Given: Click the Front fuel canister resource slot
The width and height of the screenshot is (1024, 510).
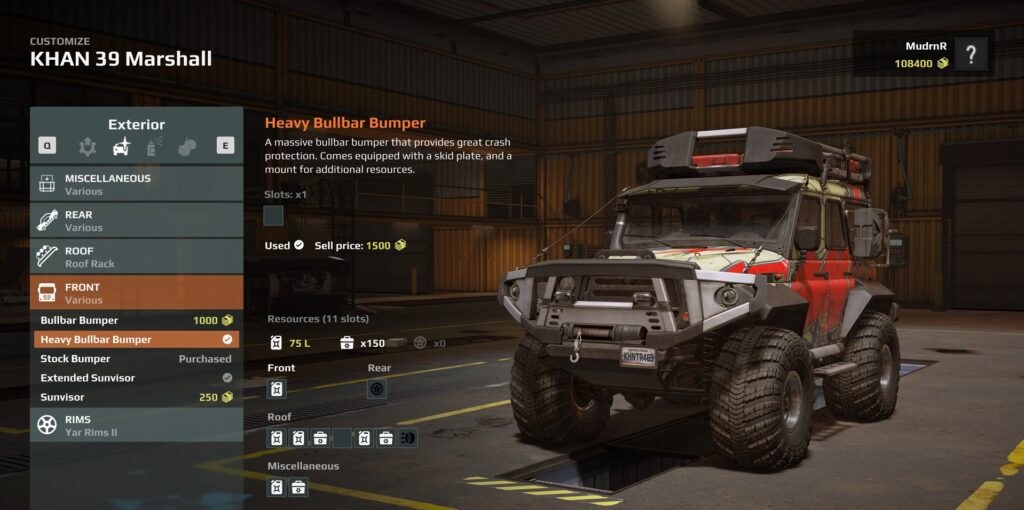Looking at the screenshot, I should click(x=277, y=389).
